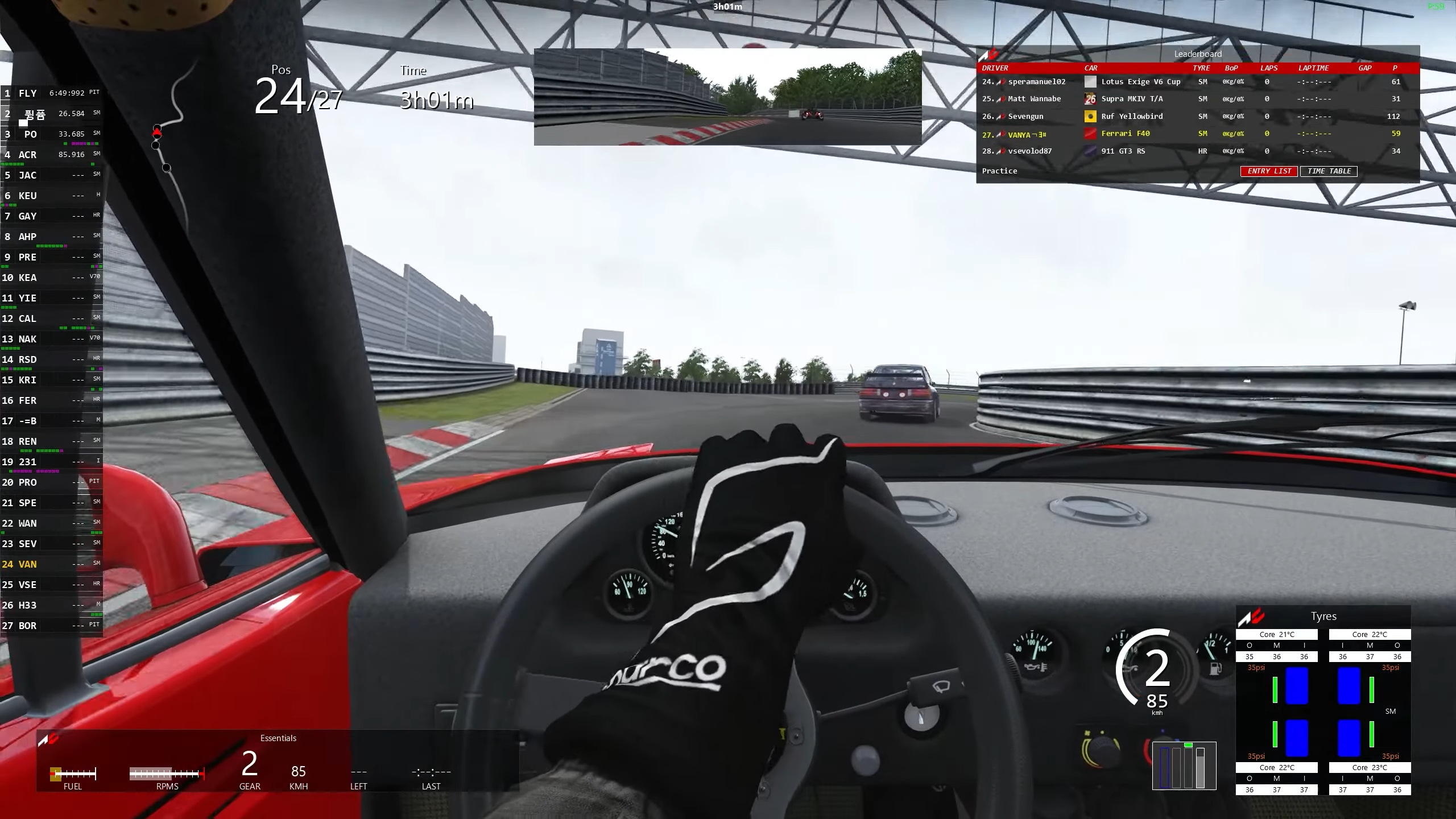
Task: Choose ACR in the standings tower
Action: pos(27,155)
